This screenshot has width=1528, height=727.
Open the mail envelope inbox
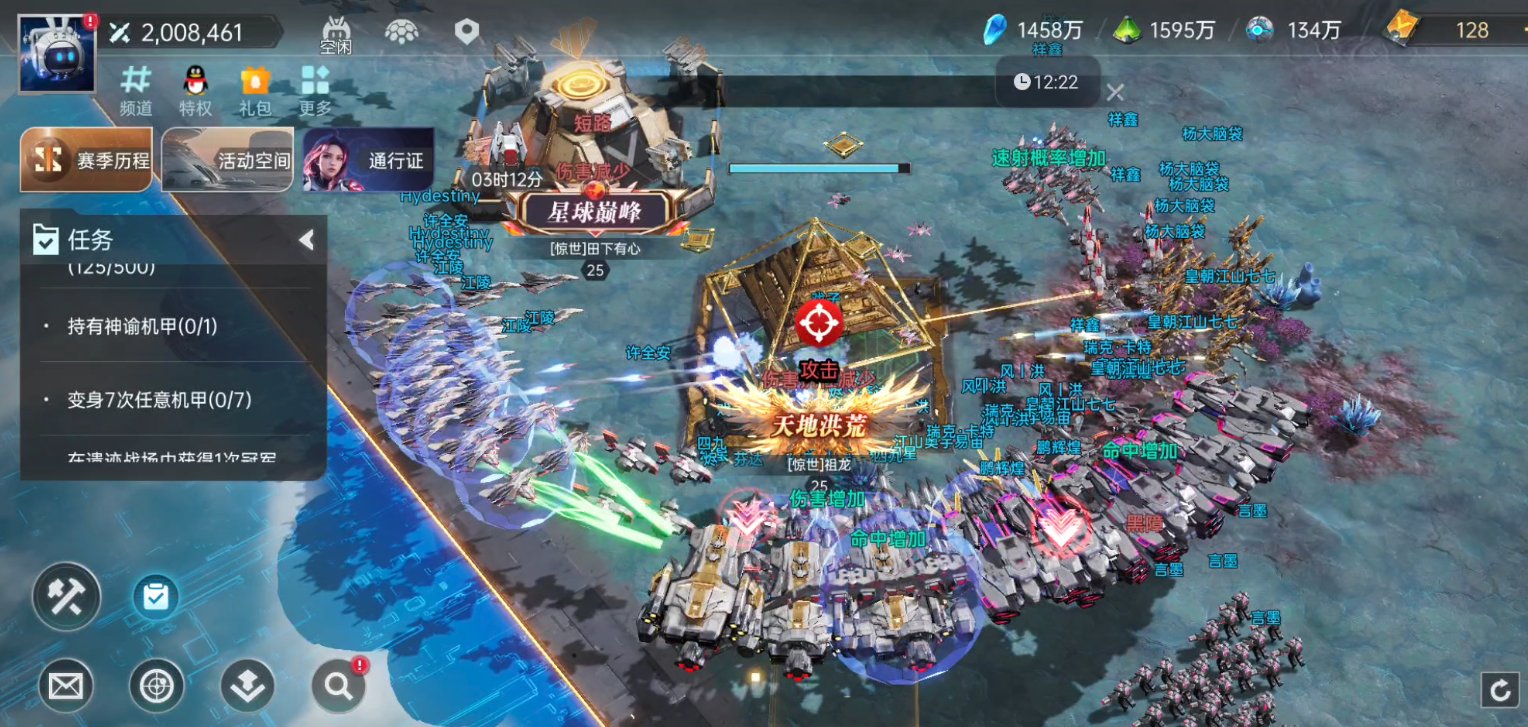pos(66,687)
